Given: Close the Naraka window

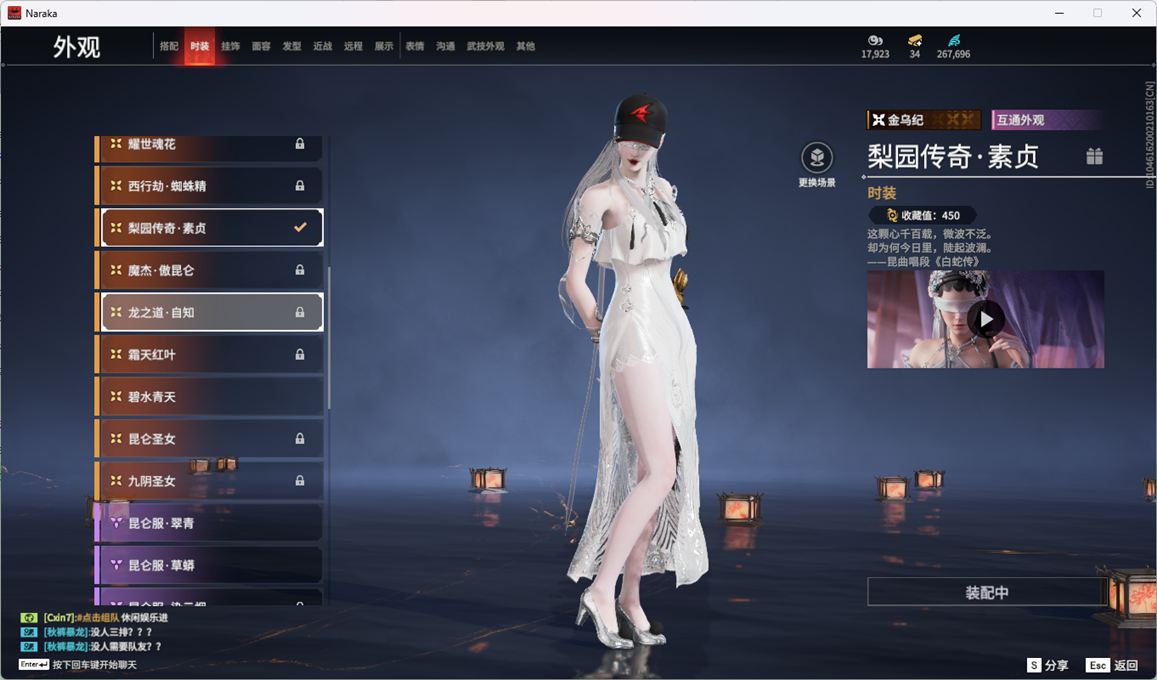Looking at the screenshot, I should 1136,13.
